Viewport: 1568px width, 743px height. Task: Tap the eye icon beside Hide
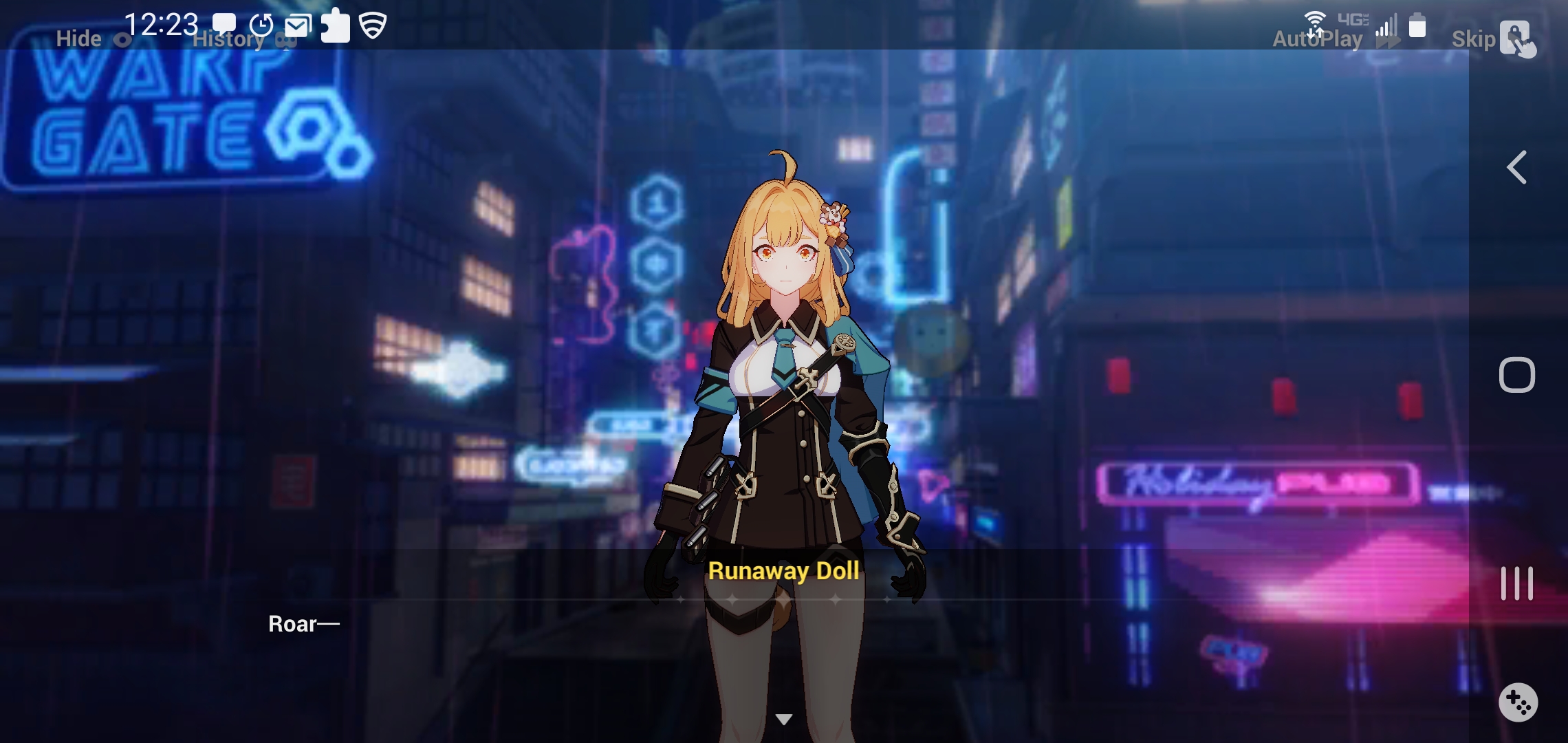(x=122, y=39)
